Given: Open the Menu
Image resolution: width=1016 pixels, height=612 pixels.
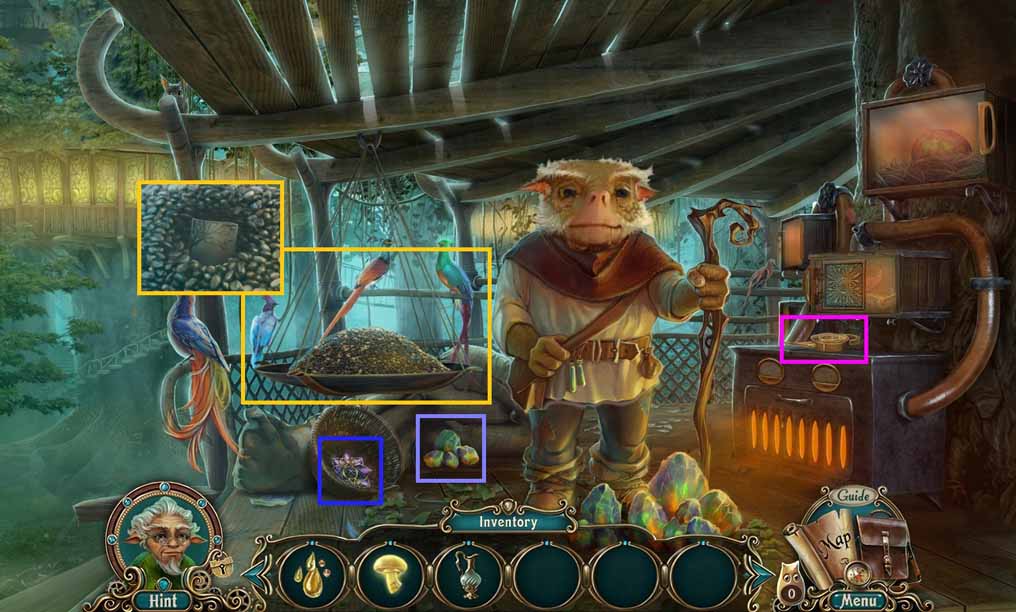Looking at the screenshot, I should tap(858, 601).
